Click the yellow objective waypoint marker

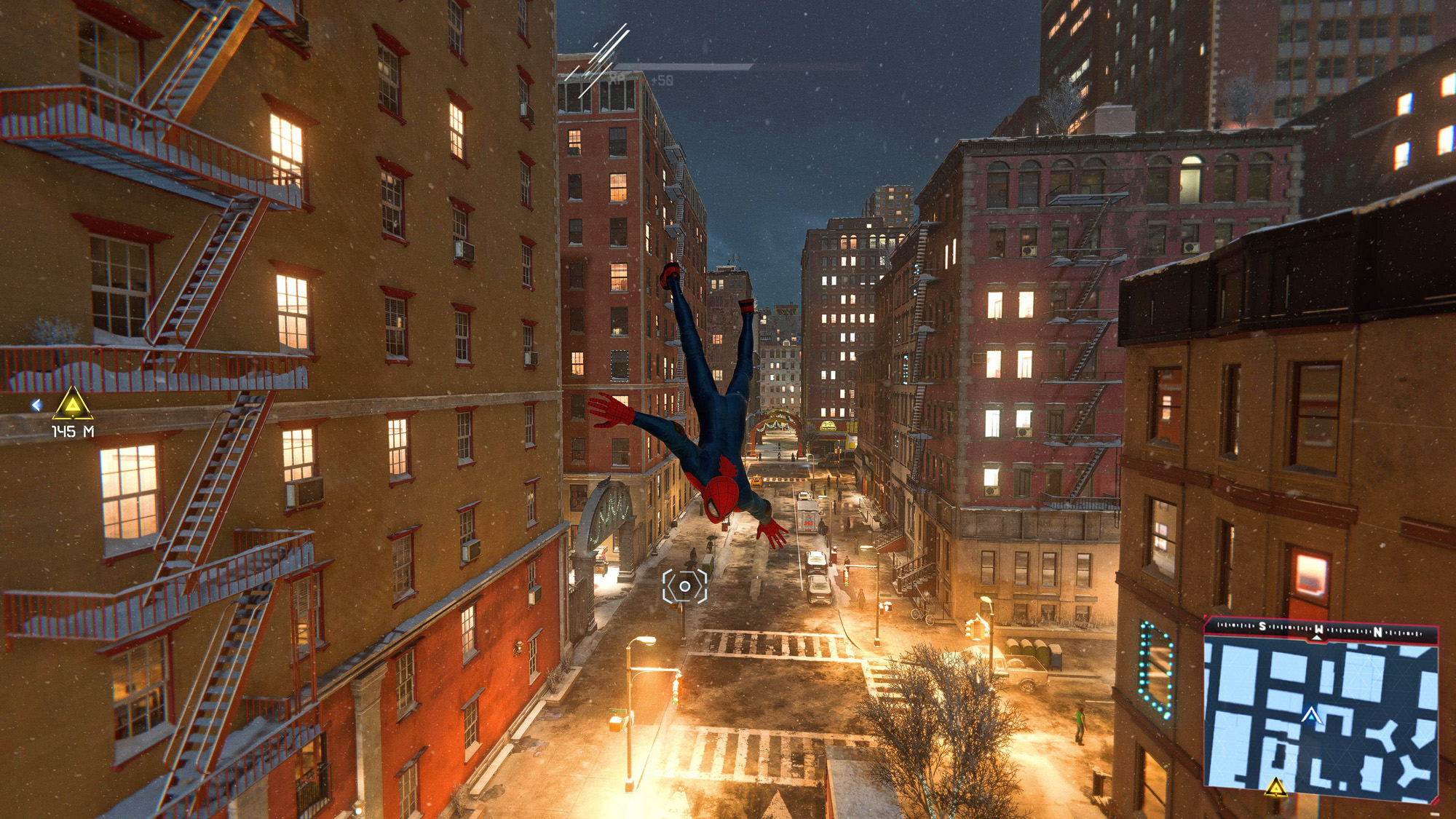tap(73, 404)
